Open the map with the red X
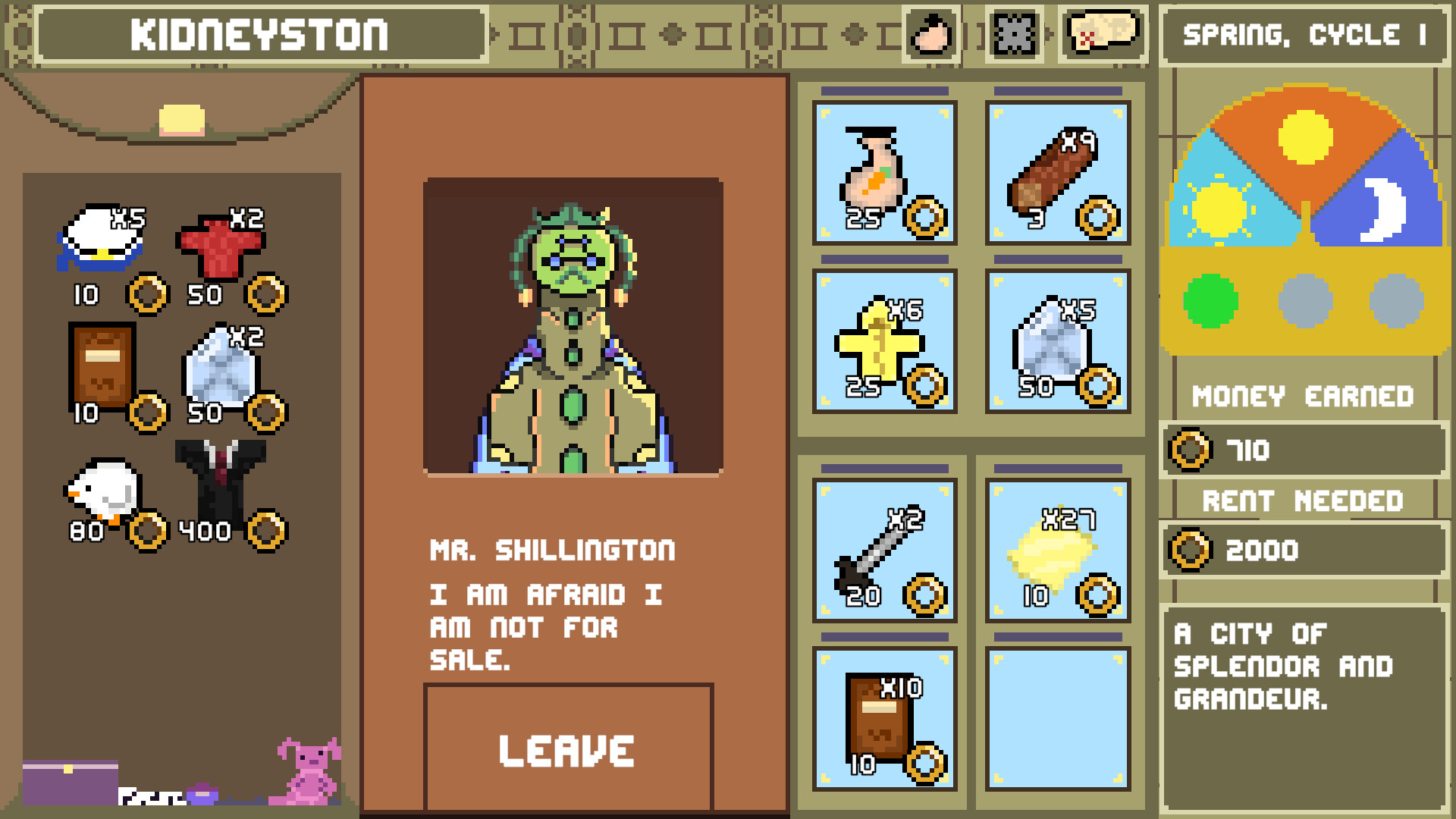Viewport: 1456px width, 819px height. tap(1102, 33)
